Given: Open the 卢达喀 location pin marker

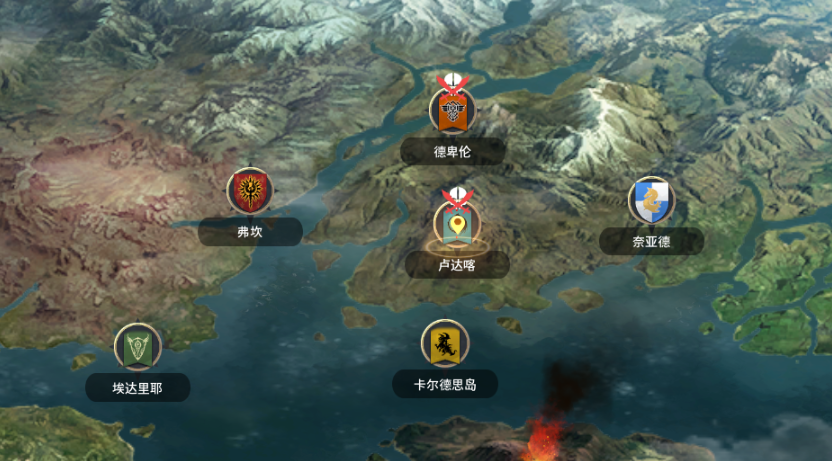Looking at the screenshot, I should coord(457,223).
